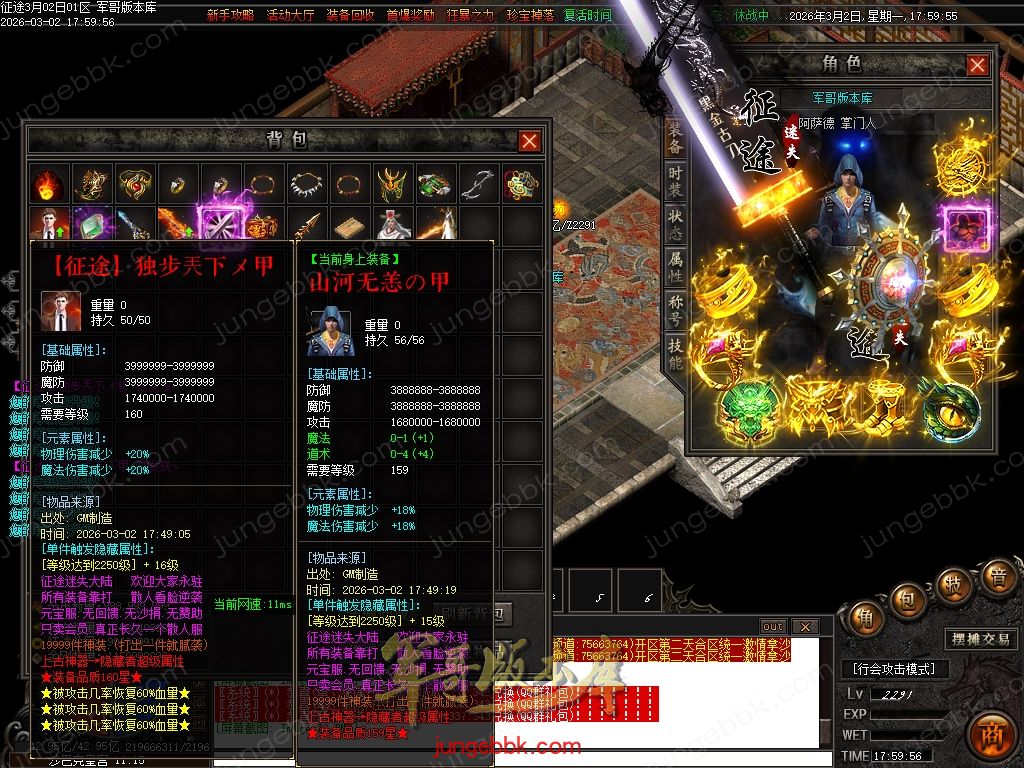Image resolution: width=1024 pixels, height=768 pixels.
Task: Open the 摆摊交易 stall trading button
Action: click(979, 639)
